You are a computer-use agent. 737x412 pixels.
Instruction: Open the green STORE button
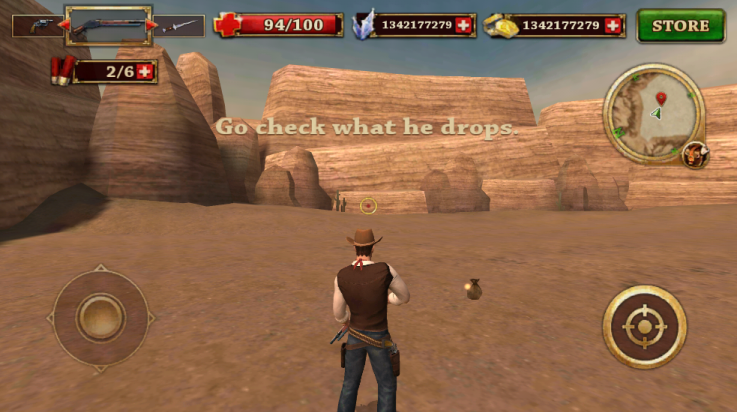pyautogui.click(x=680, y=25)
